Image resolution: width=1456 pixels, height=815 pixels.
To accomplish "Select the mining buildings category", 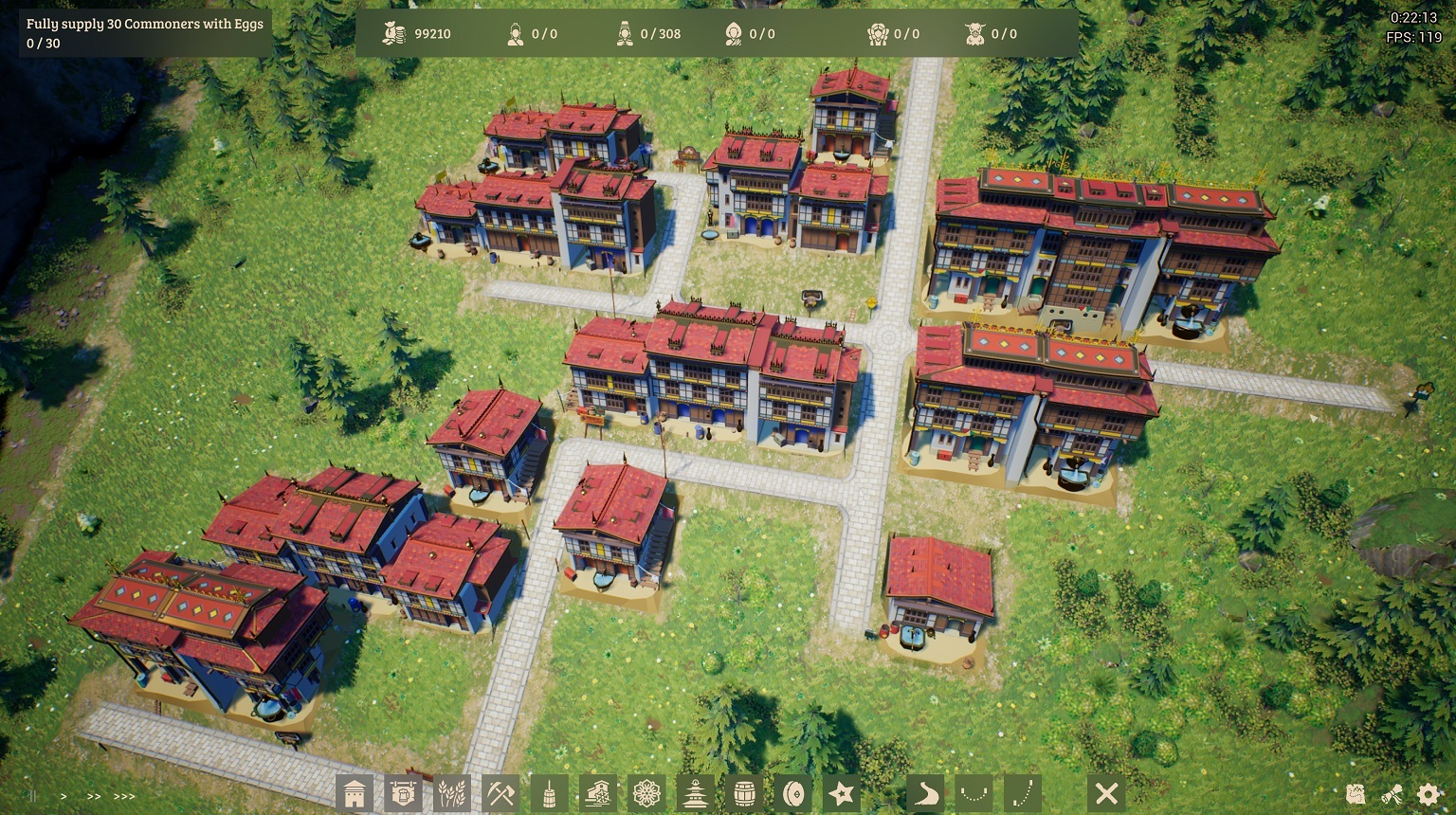I will (500, 794).
